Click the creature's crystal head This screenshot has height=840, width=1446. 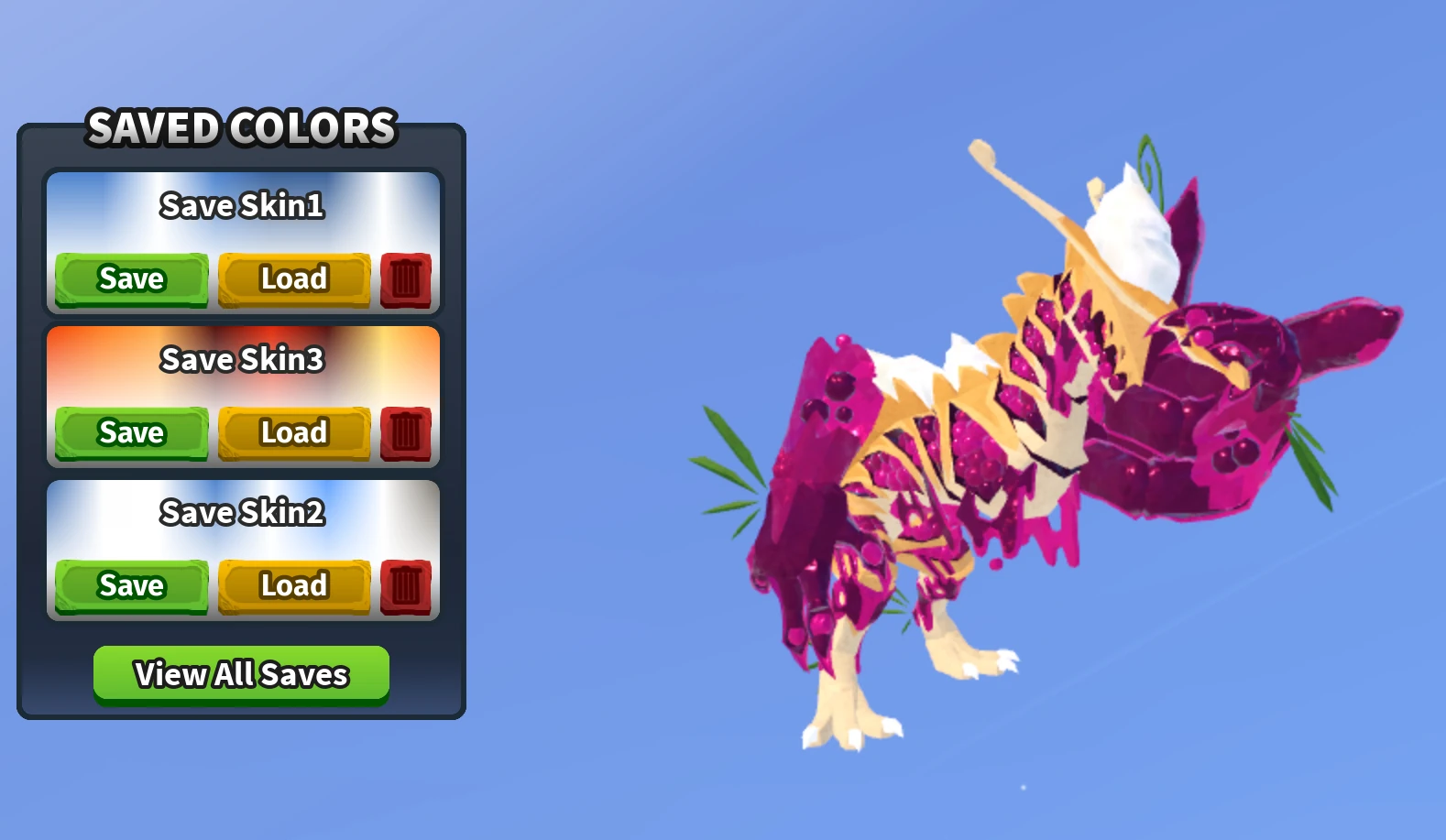click(x=1219, y=394)
